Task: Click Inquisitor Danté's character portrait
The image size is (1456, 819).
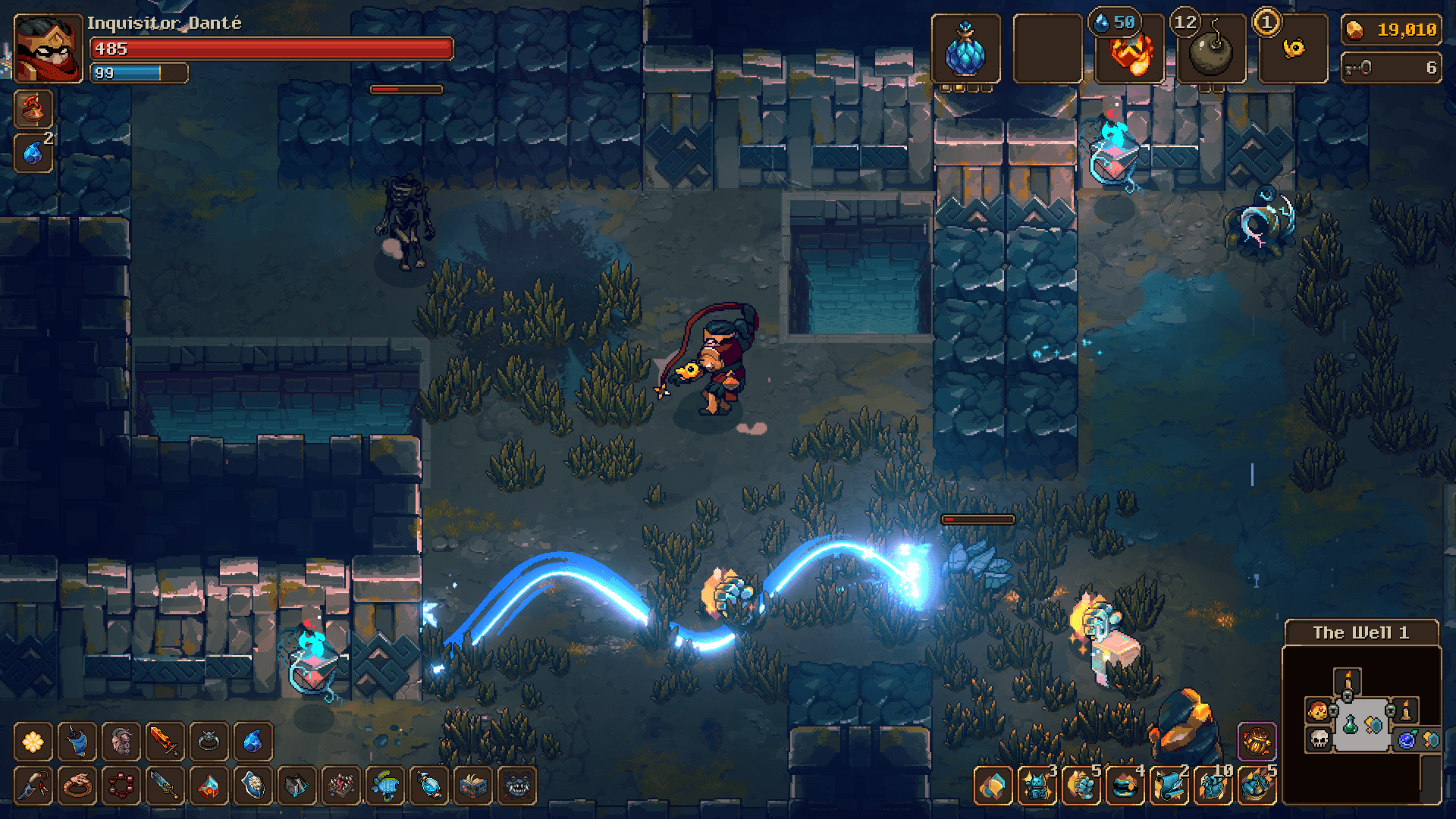Action: [x=48, y=49]
